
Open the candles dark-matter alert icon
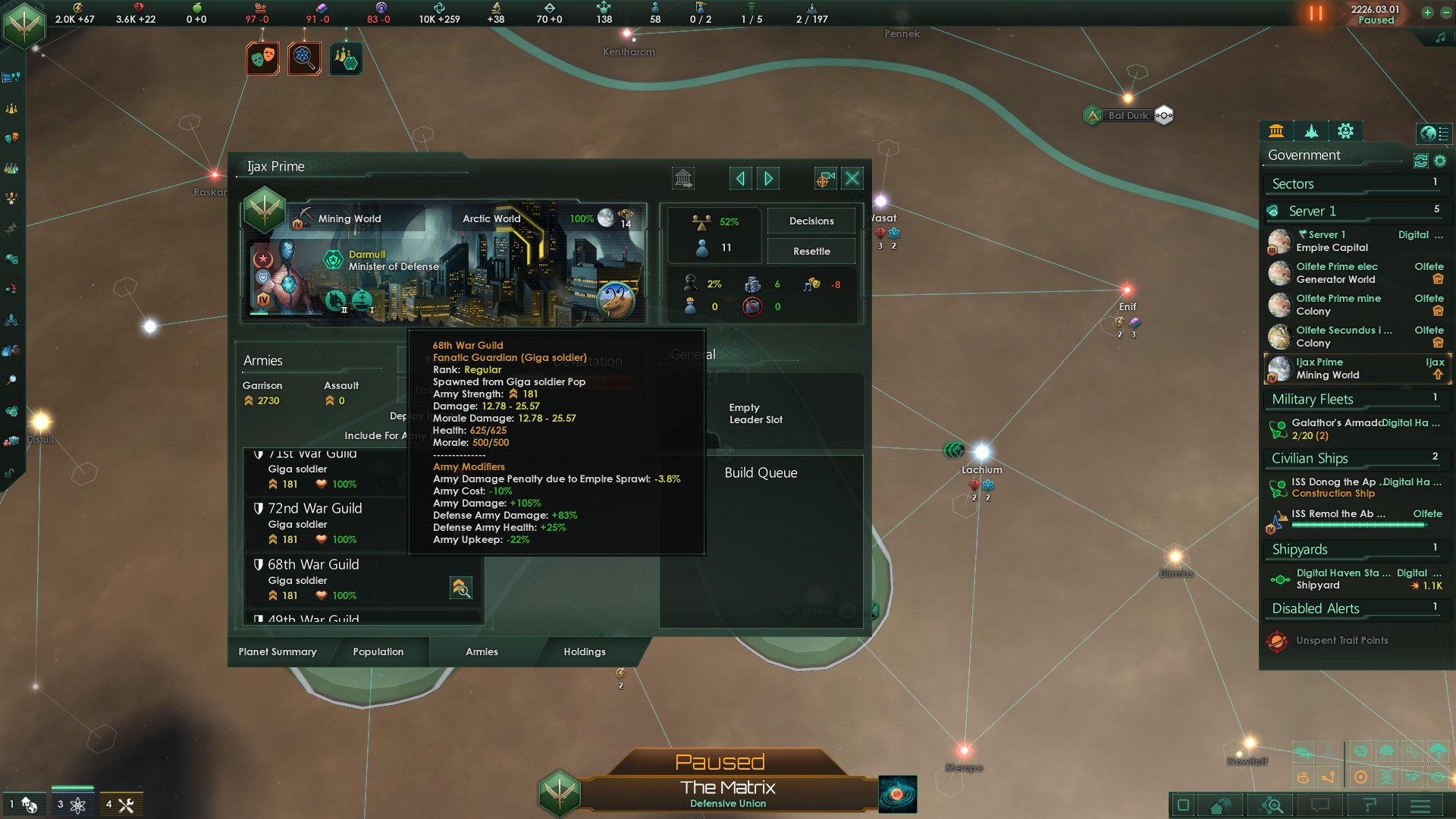point(347,58)
